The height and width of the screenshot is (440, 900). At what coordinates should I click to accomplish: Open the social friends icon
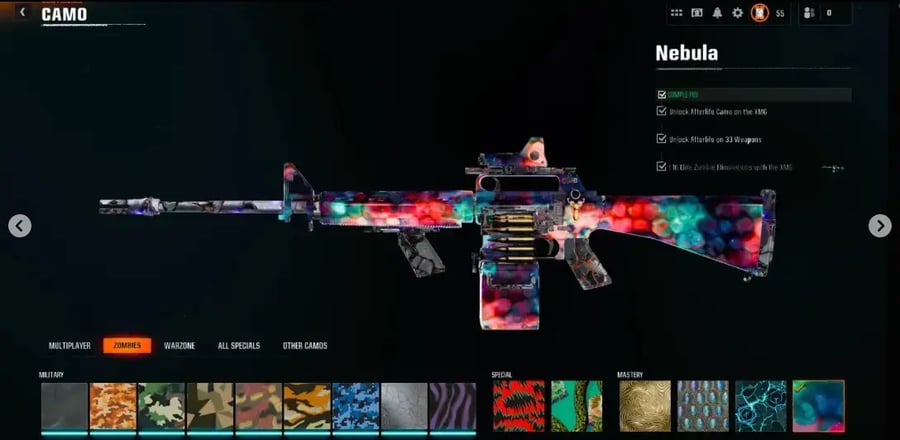coord(809,13)
